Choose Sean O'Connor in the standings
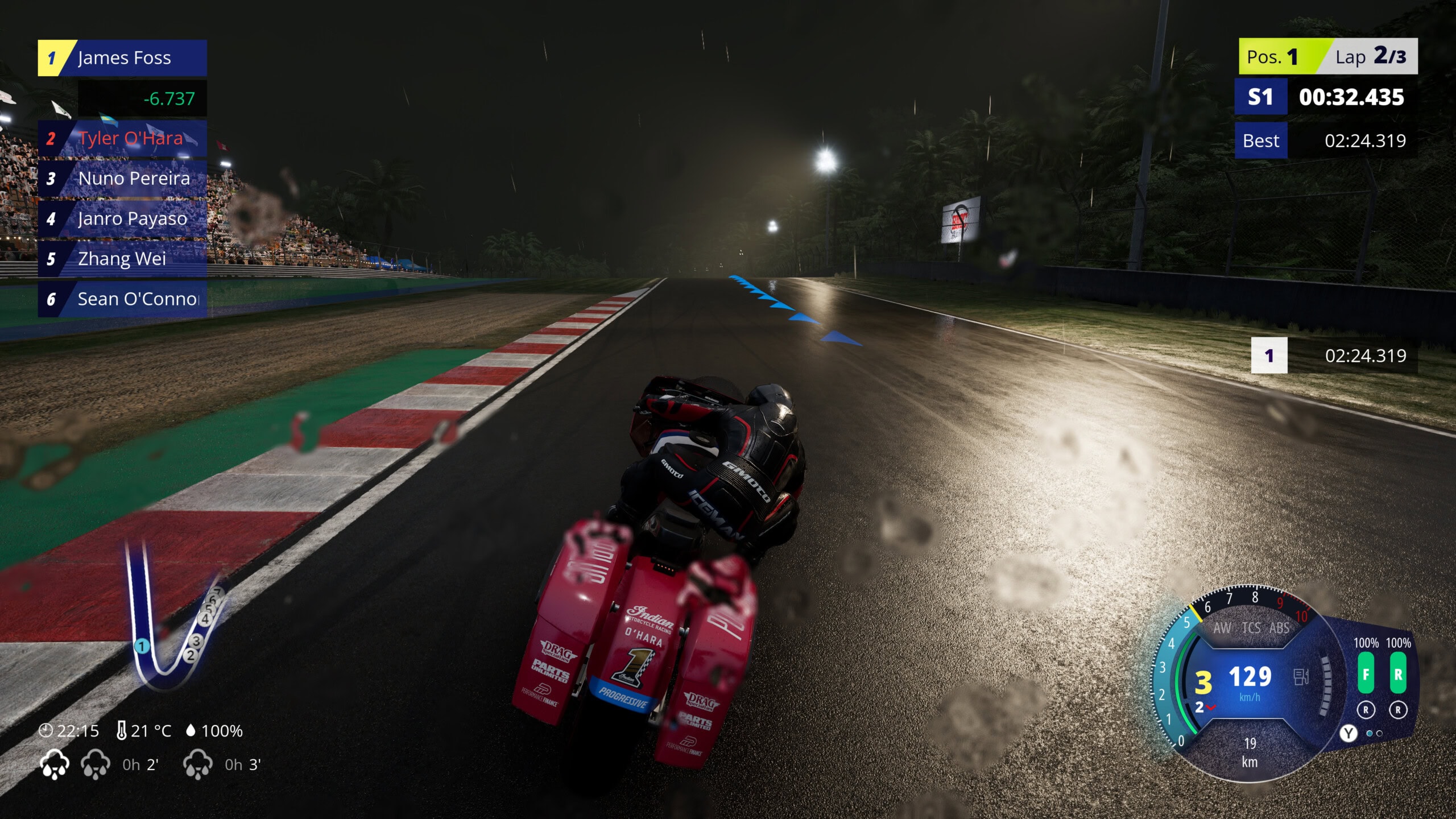 tap(123, 299)
